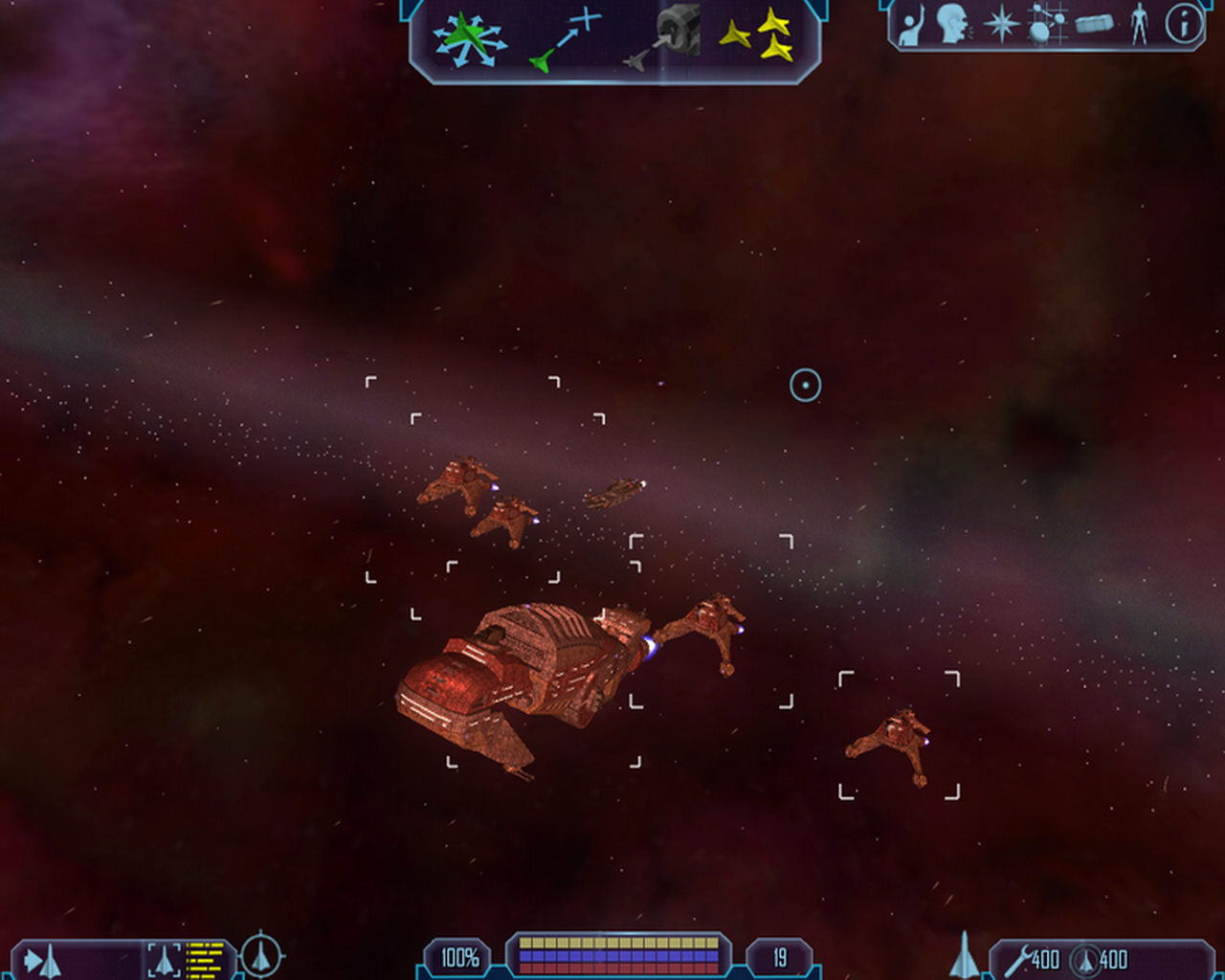
Task: Toggle the circled ship target icon
Action: [260, 955]
